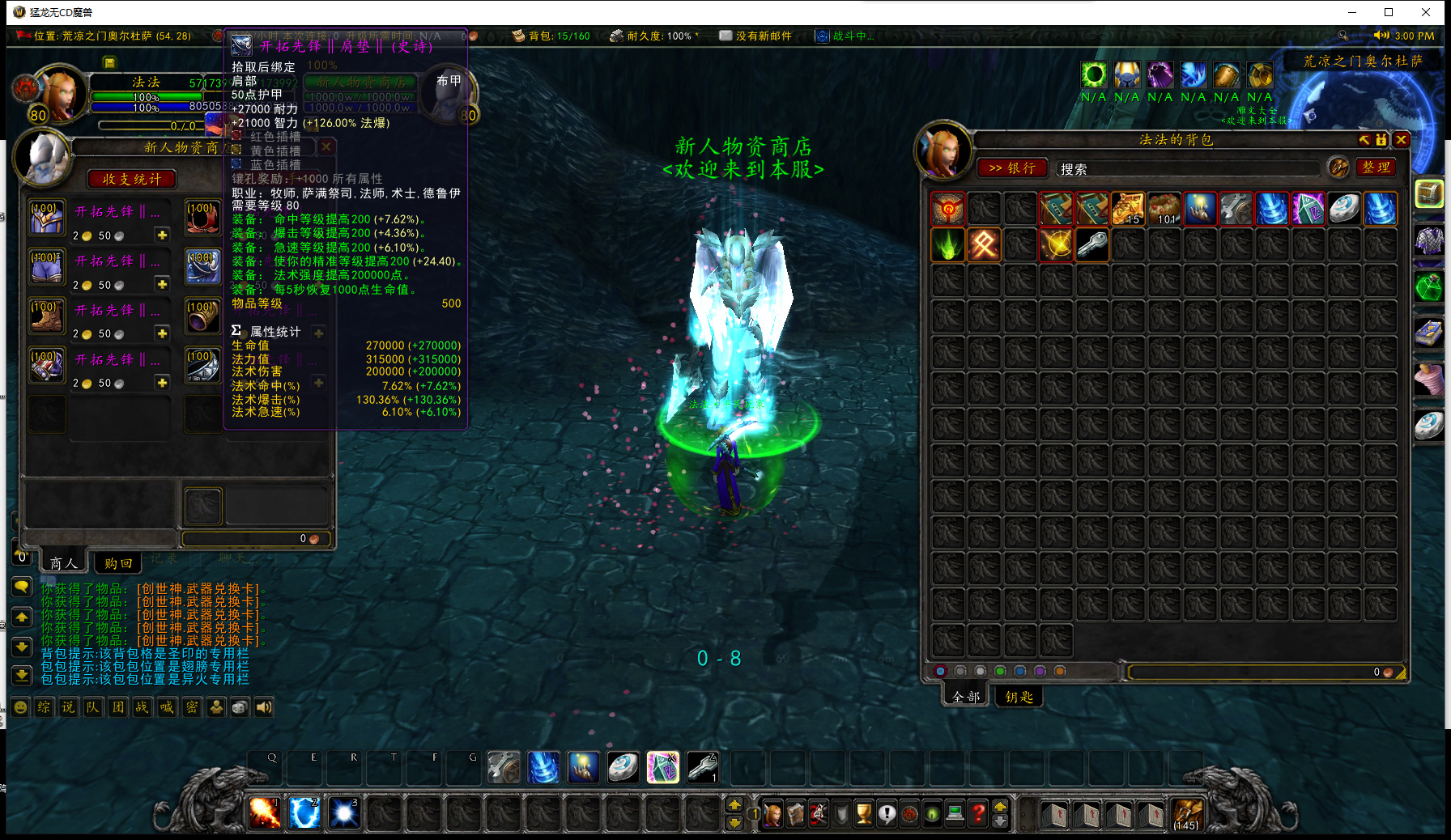Open the gold trophy achievements button

click(864, 813)
